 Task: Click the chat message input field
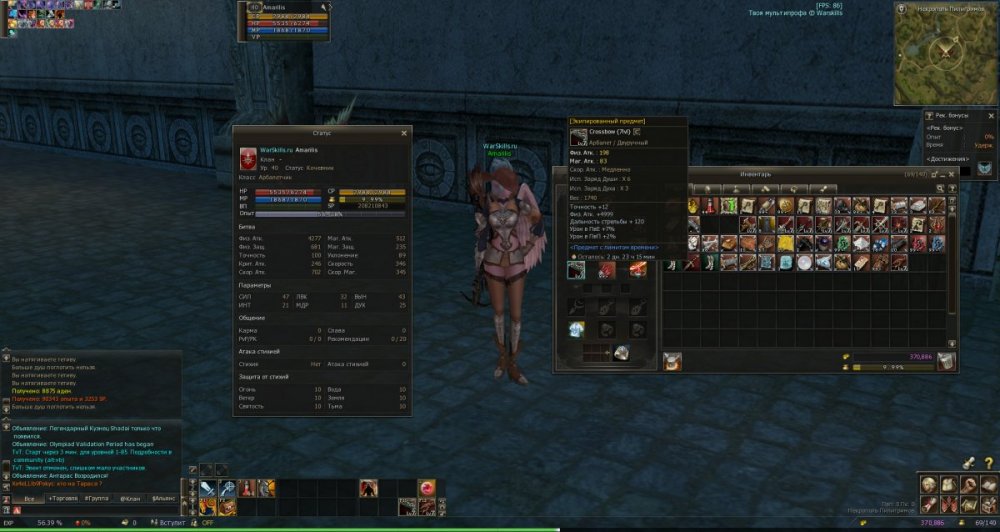pyautogui.click(x=90, y=509)
